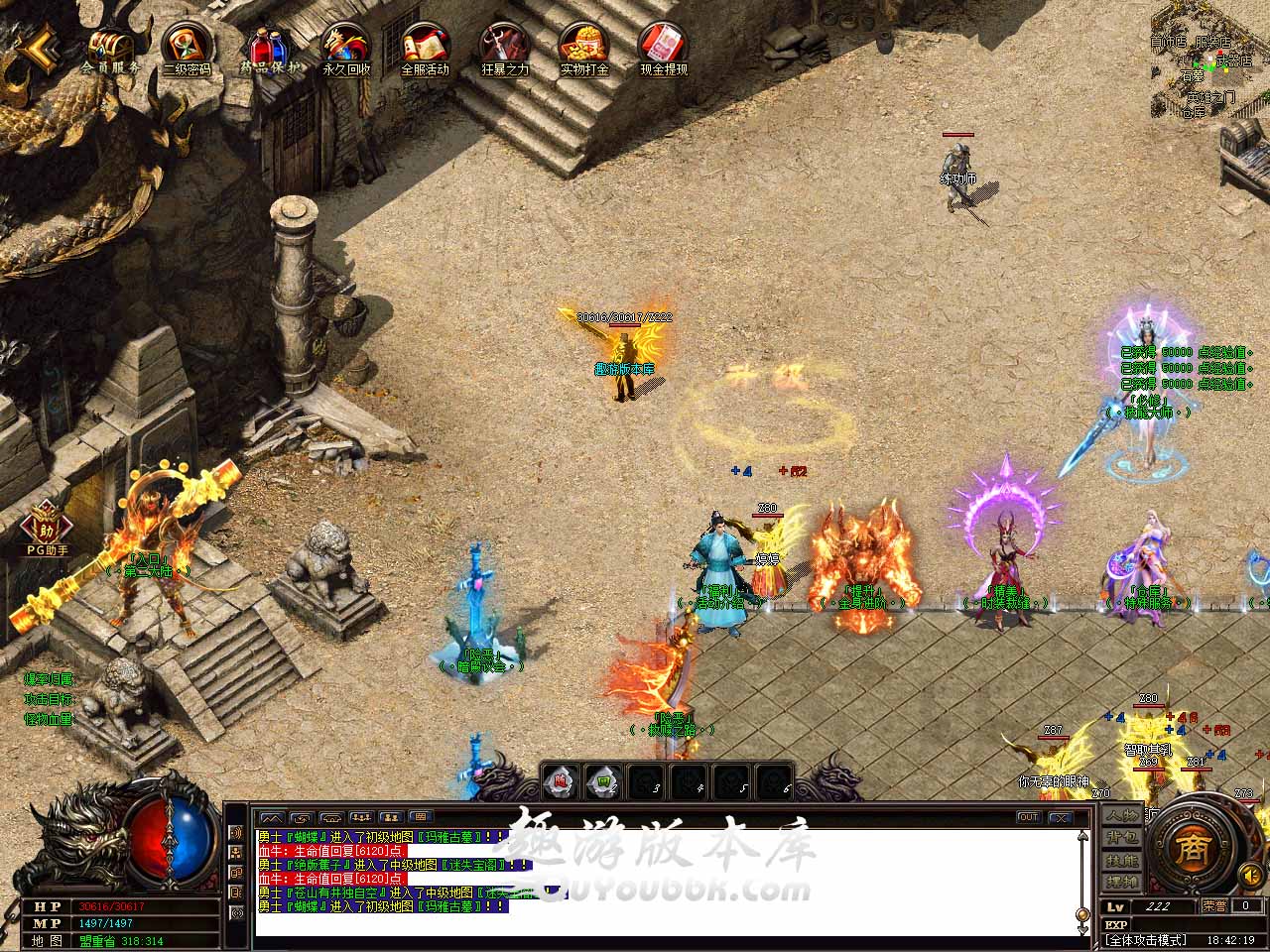The image size is (1270, 952).
Task: Open the PG助手 assistant badge
Action: click(47, 525)
